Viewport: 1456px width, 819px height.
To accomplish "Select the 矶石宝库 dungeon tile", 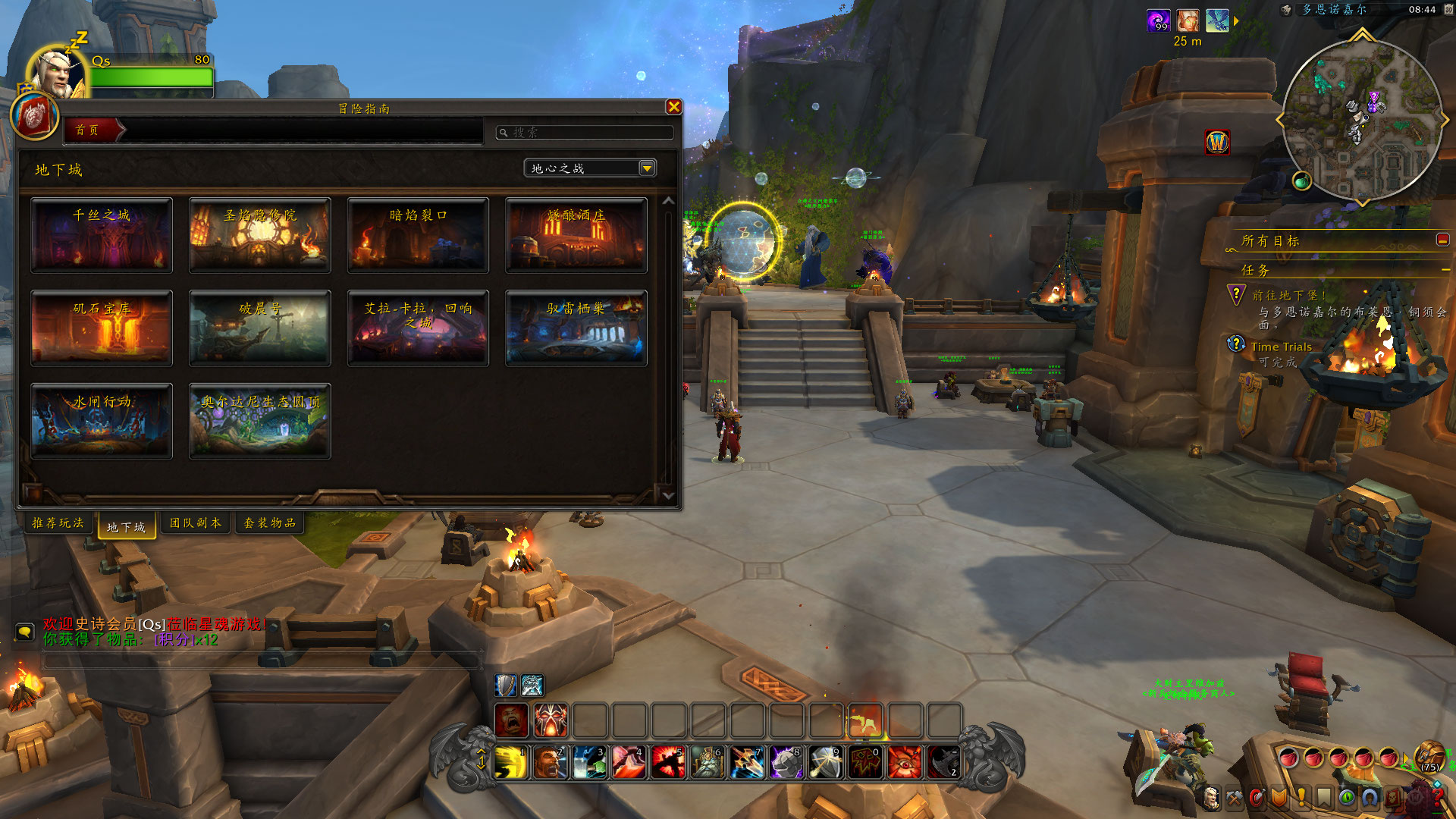I will (102, 328).
